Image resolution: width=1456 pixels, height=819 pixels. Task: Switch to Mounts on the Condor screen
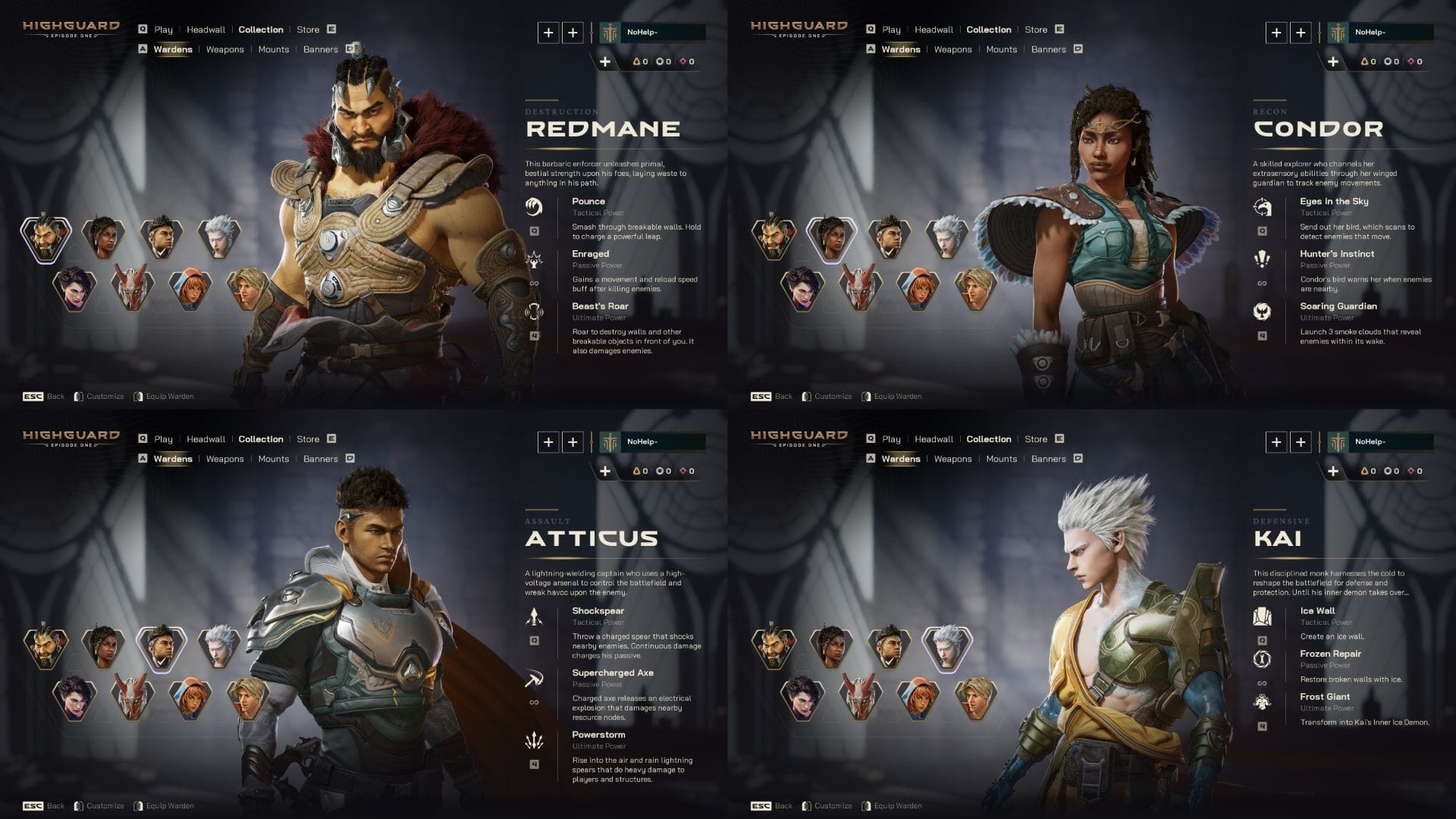[x=1001, y=49]
